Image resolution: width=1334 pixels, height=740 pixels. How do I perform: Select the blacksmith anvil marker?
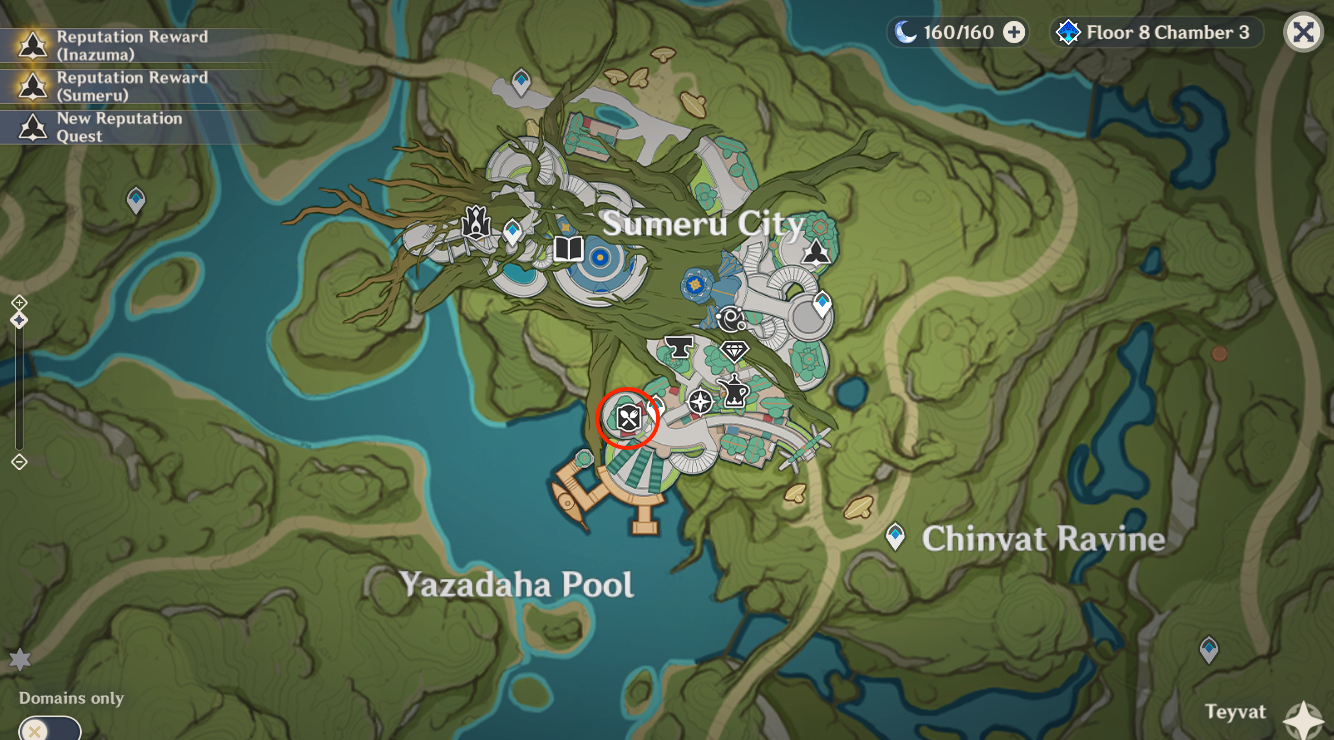[x=679, y=347]
